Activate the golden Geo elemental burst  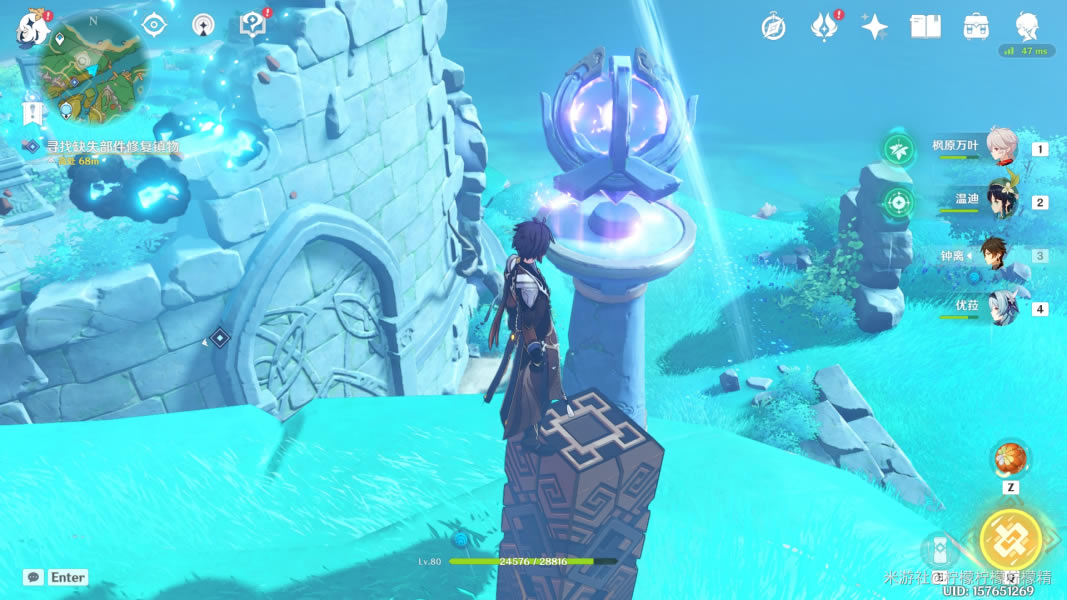pos(1011,540)
